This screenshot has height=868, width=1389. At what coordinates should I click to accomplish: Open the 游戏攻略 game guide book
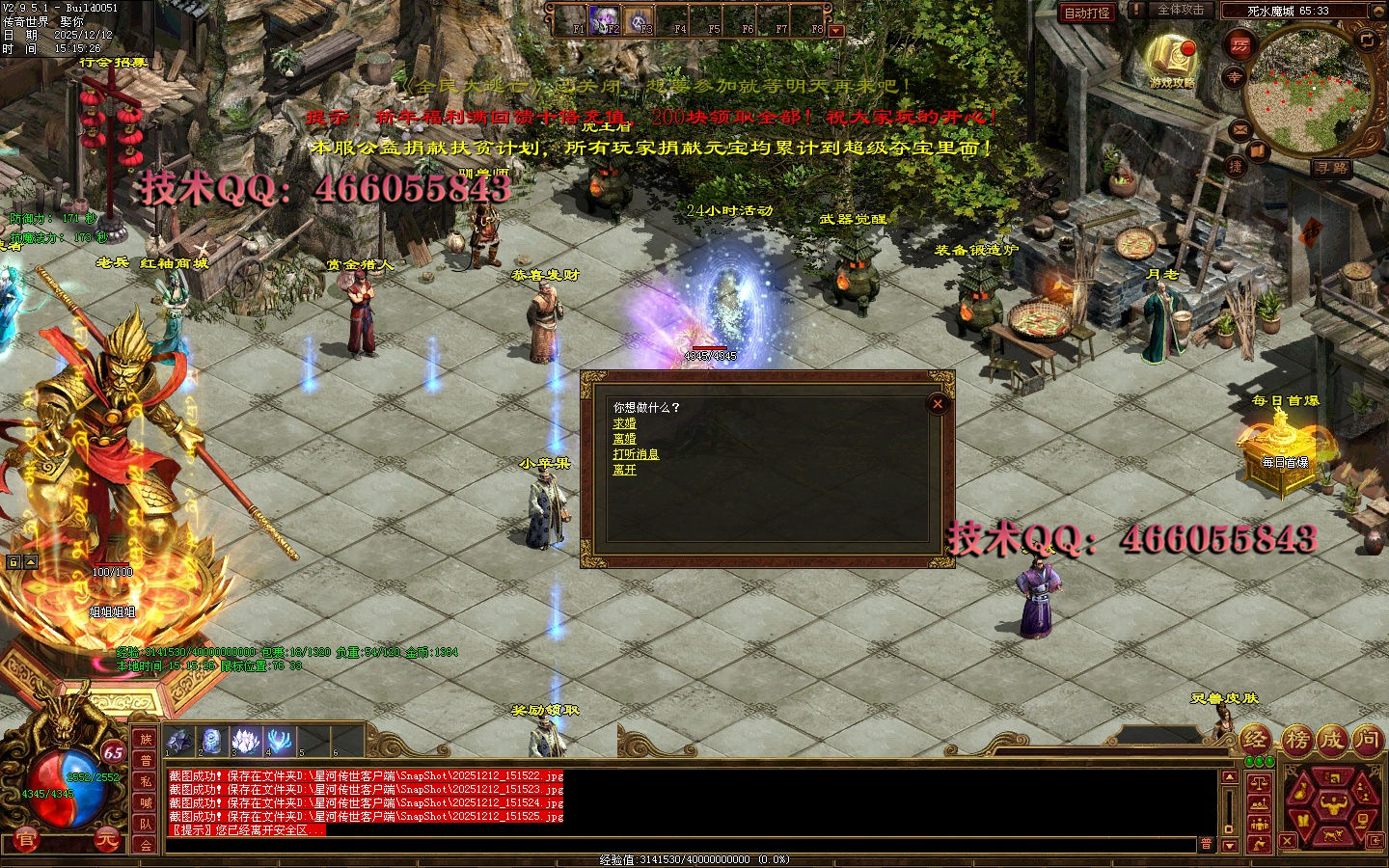[1172, 60]
